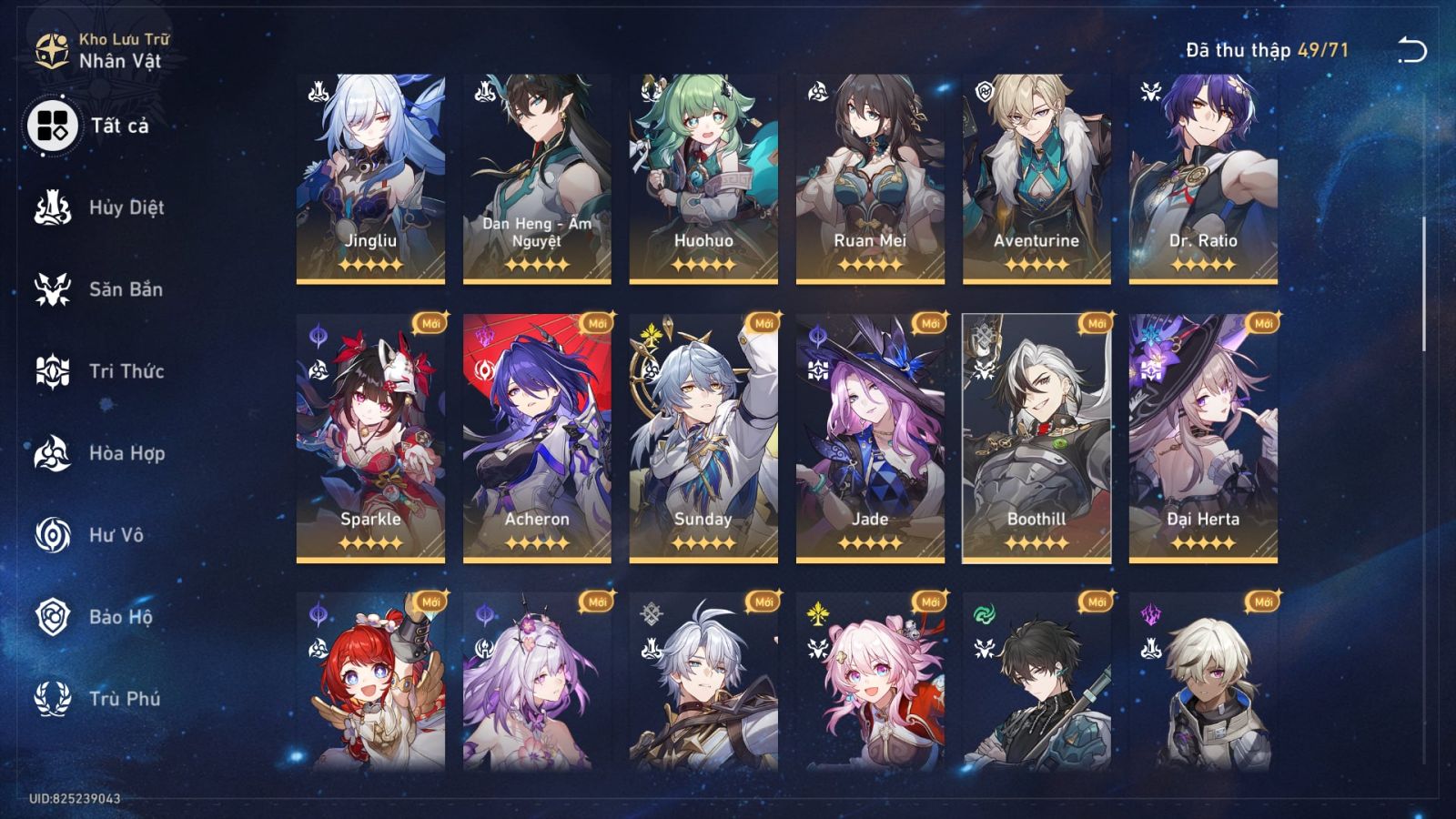Click the element icon on Jingliu's card
The width and height of the screenshot is (1456, 819).
coord(316,88)
